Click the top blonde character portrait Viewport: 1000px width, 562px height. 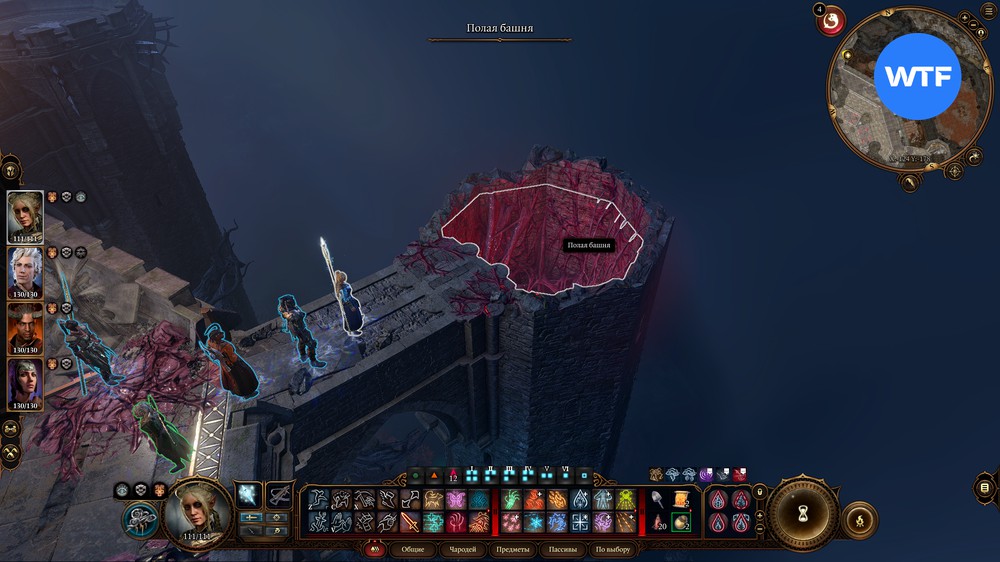tap(26, 215)
